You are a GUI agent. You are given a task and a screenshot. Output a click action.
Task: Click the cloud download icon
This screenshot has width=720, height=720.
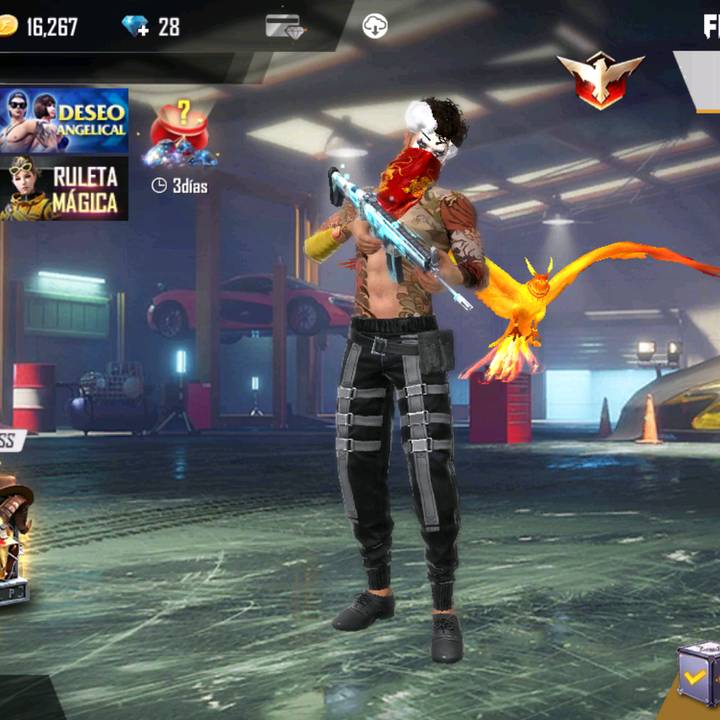375,27
